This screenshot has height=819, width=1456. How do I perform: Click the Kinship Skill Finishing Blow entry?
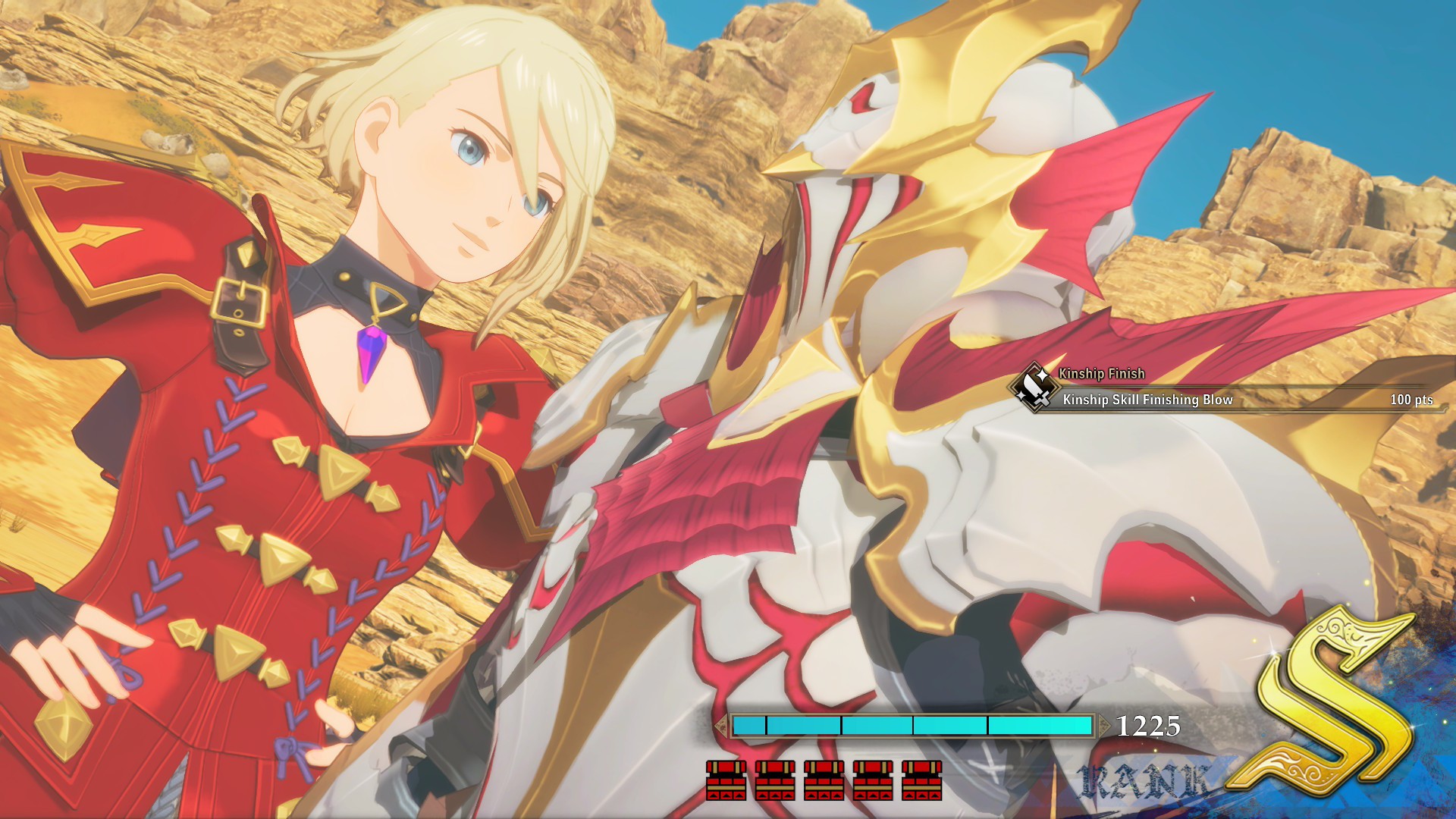coord(1148,400)
